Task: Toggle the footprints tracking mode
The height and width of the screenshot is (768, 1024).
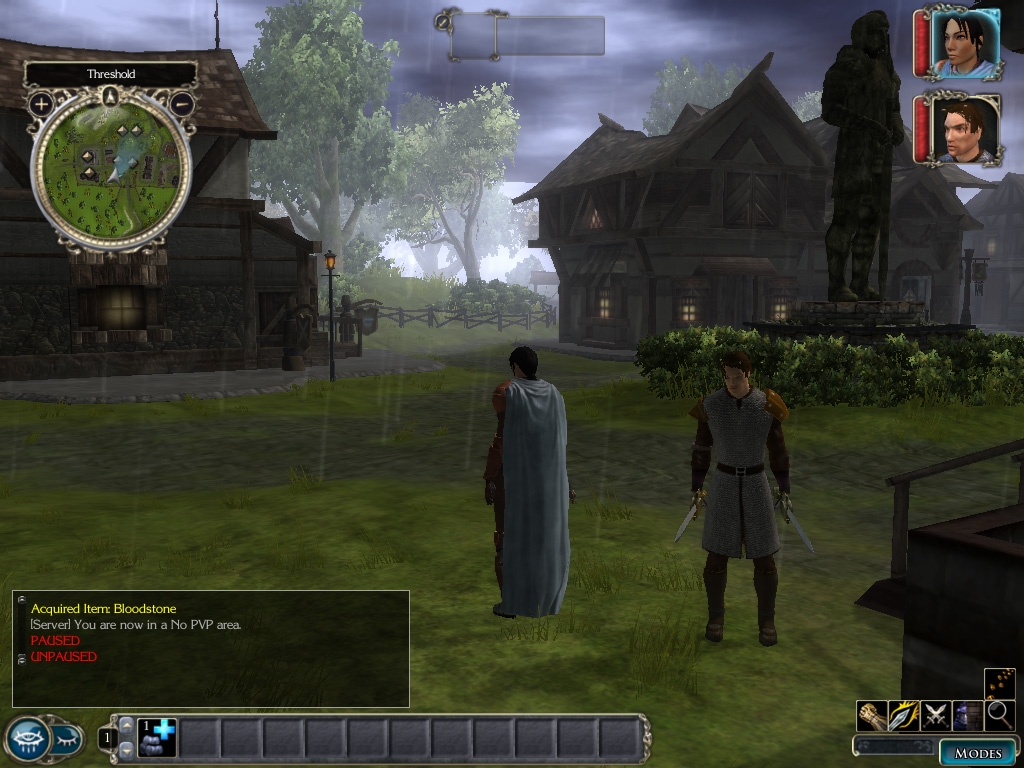Action: [x=999, y=682]
